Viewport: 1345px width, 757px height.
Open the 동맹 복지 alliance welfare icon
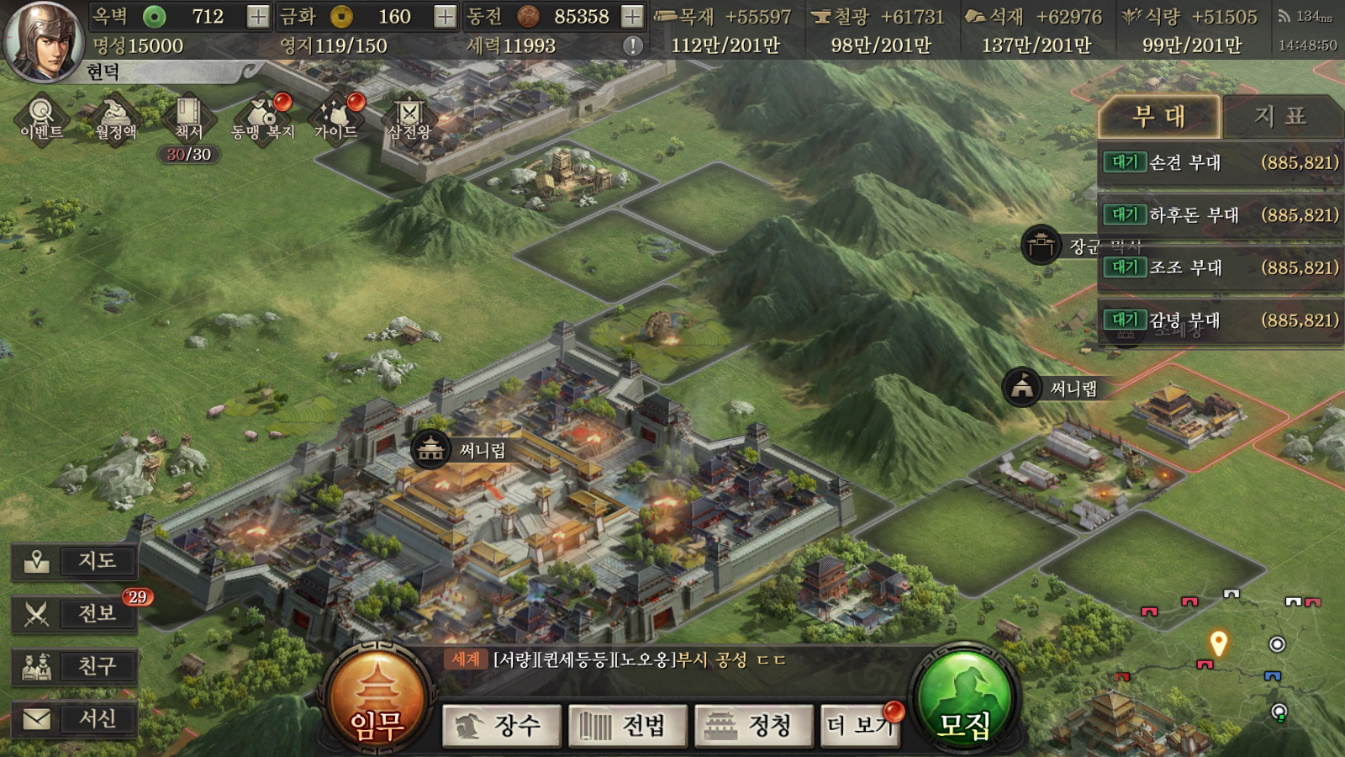pos(262,118)
